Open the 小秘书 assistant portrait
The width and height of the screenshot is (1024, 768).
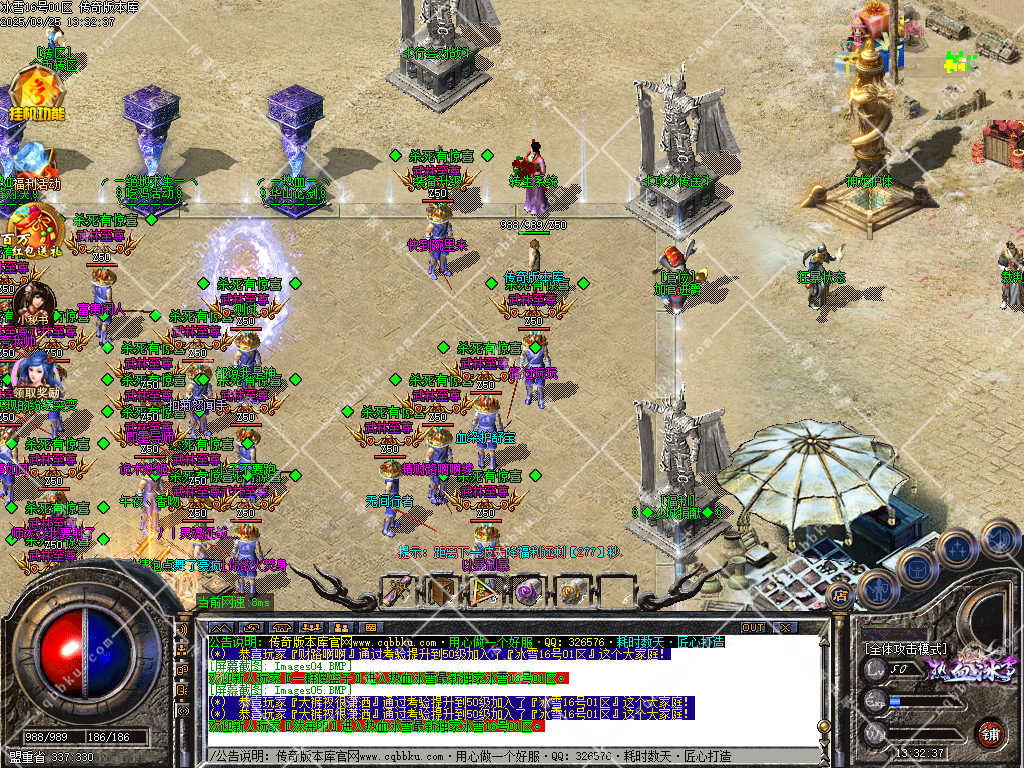point(34,298)
